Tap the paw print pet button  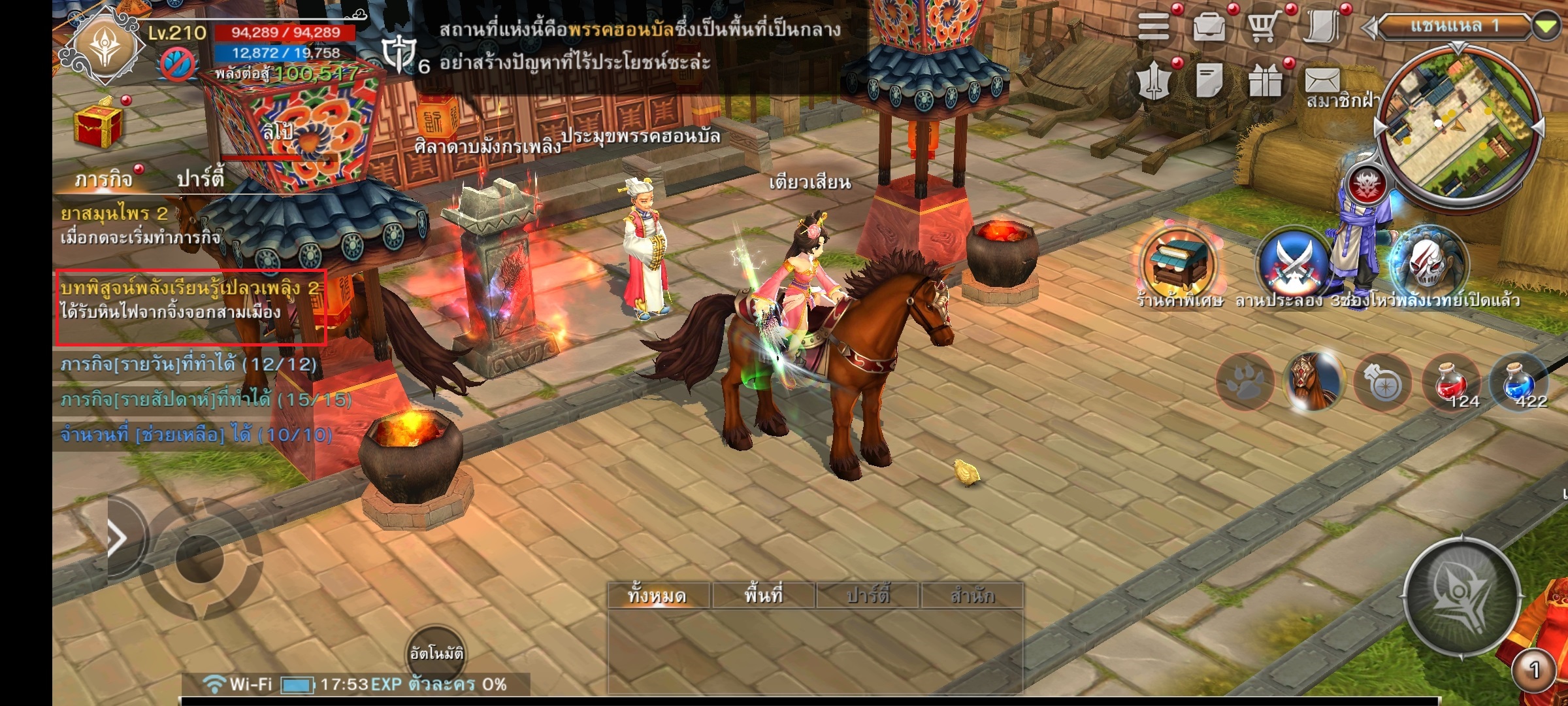(1245, 382)
